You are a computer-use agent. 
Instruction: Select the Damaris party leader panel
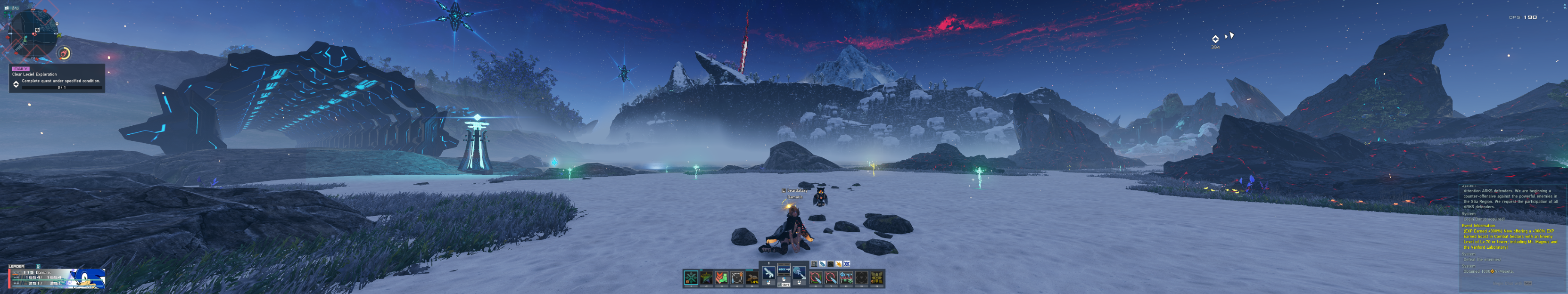56,278
